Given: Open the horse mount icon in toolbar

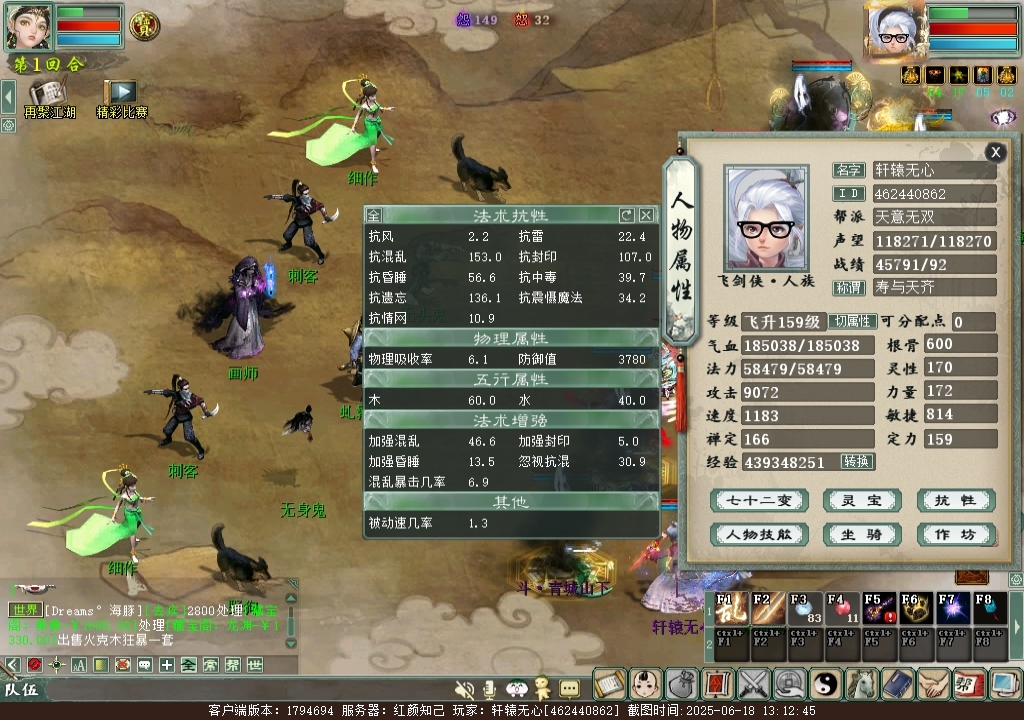Looking at the screenshot, I should (861, 685).
